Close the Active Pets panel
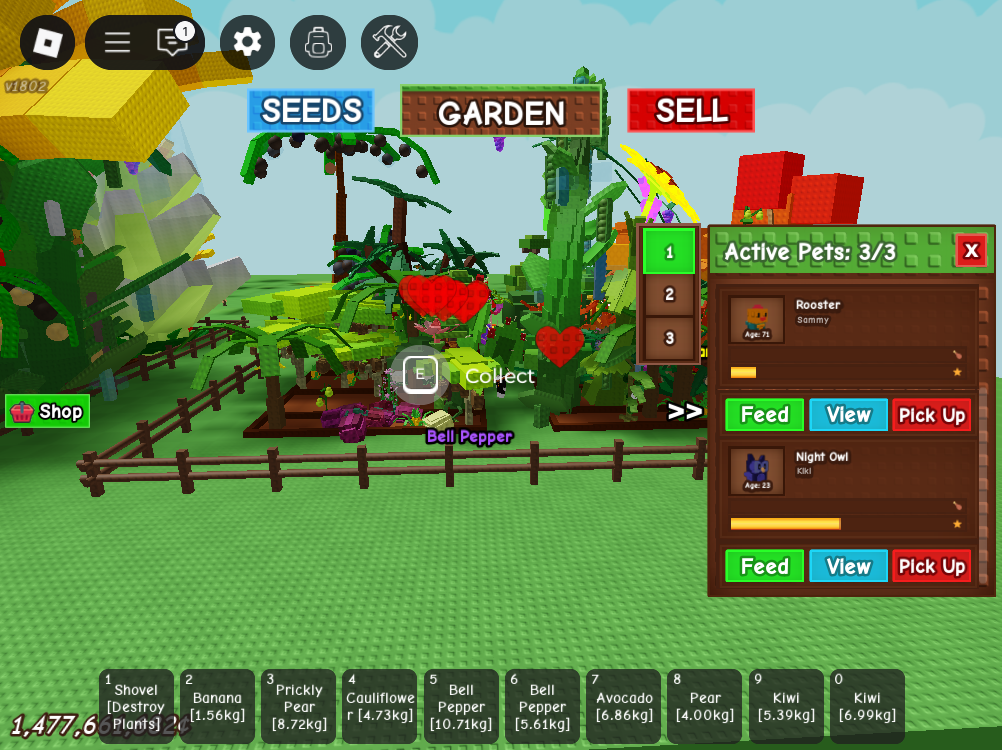The height and width of the screenshot is (750, 1002). (x=971, y=250)
